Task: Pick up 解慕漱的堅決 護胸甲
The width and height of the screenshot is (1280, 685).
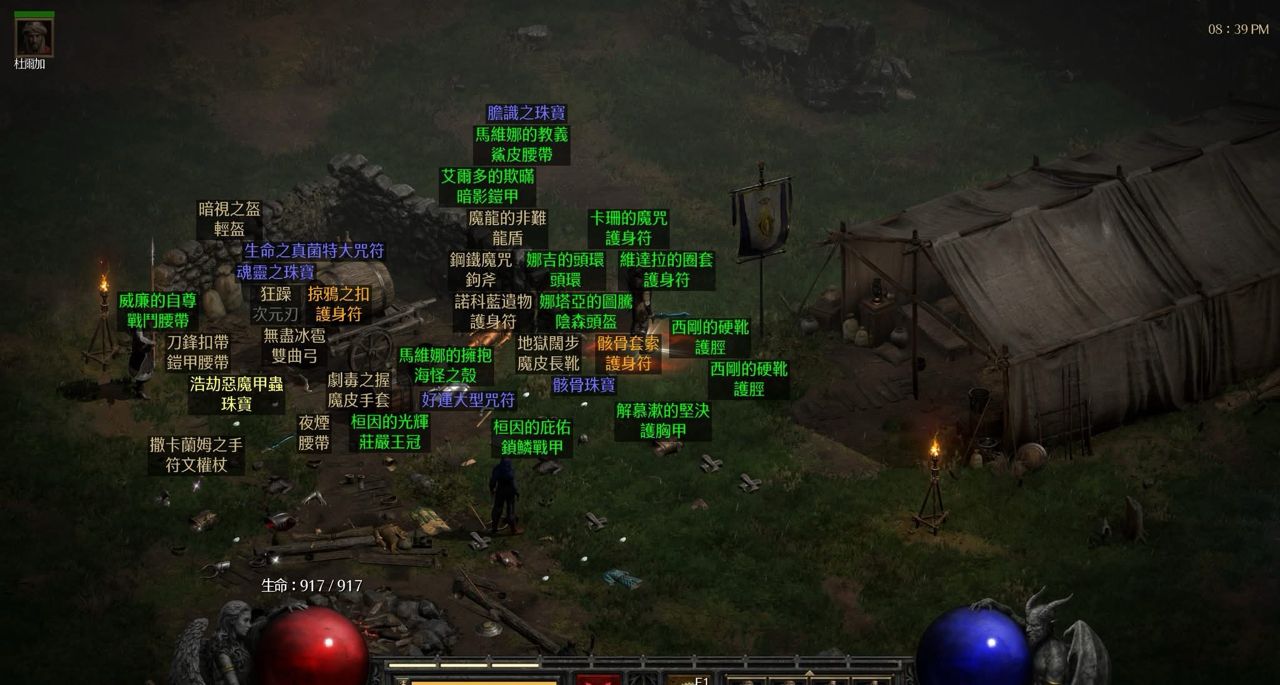Action: [x=663, y=420]
